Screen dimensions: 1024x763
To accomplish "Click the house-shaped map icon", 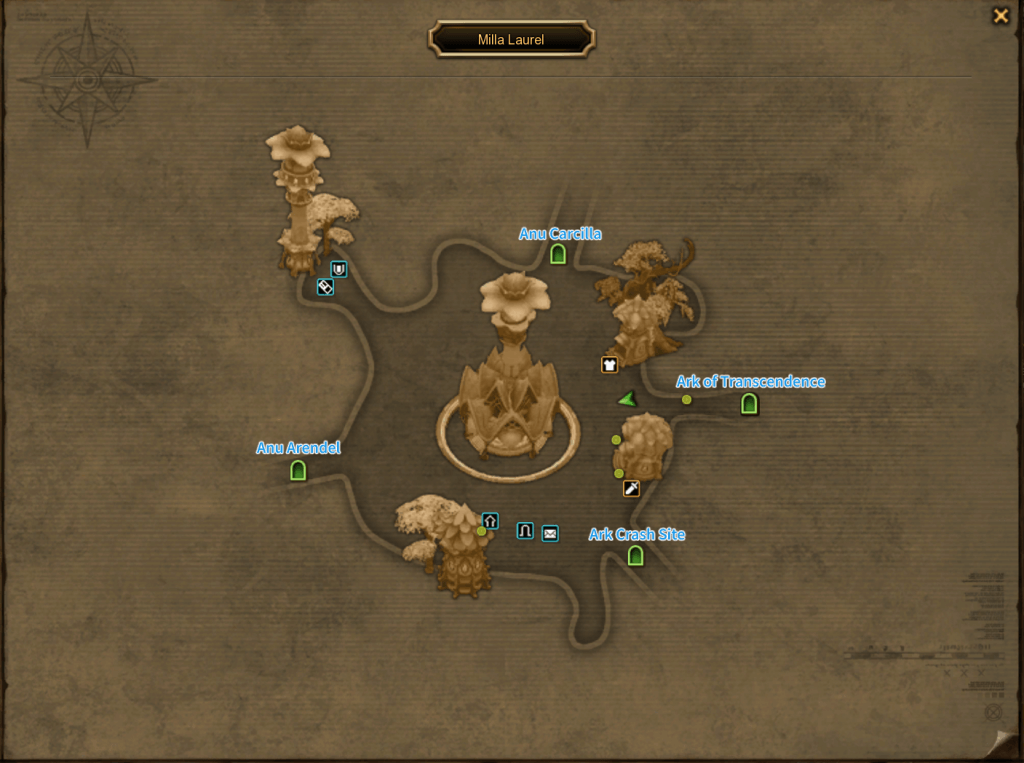I will [490, 521].
